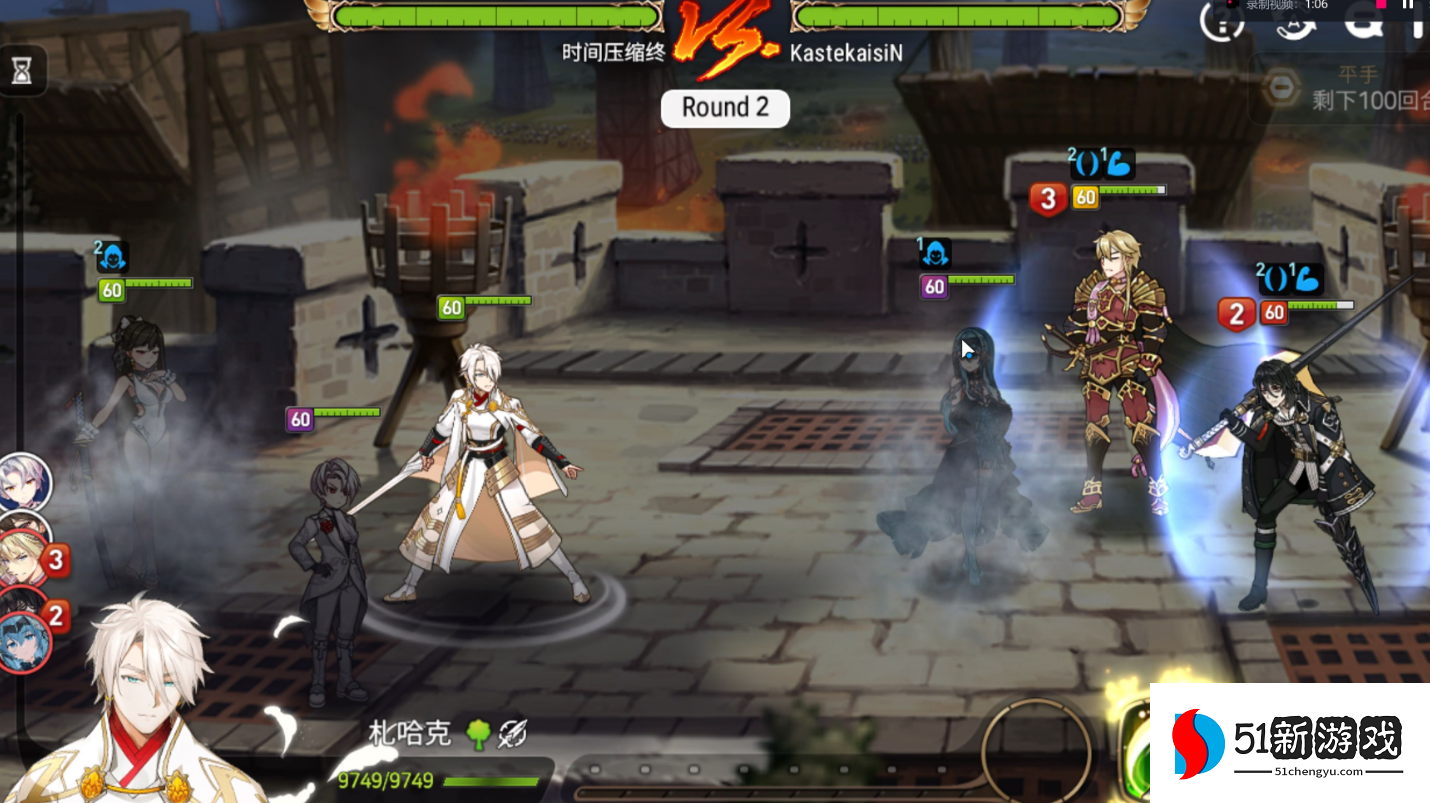Stop the screen recording with pink square
Image resolution: width=1430 pixels, height=803 pixels.
pyautogui.click(x=1381, y=4)
